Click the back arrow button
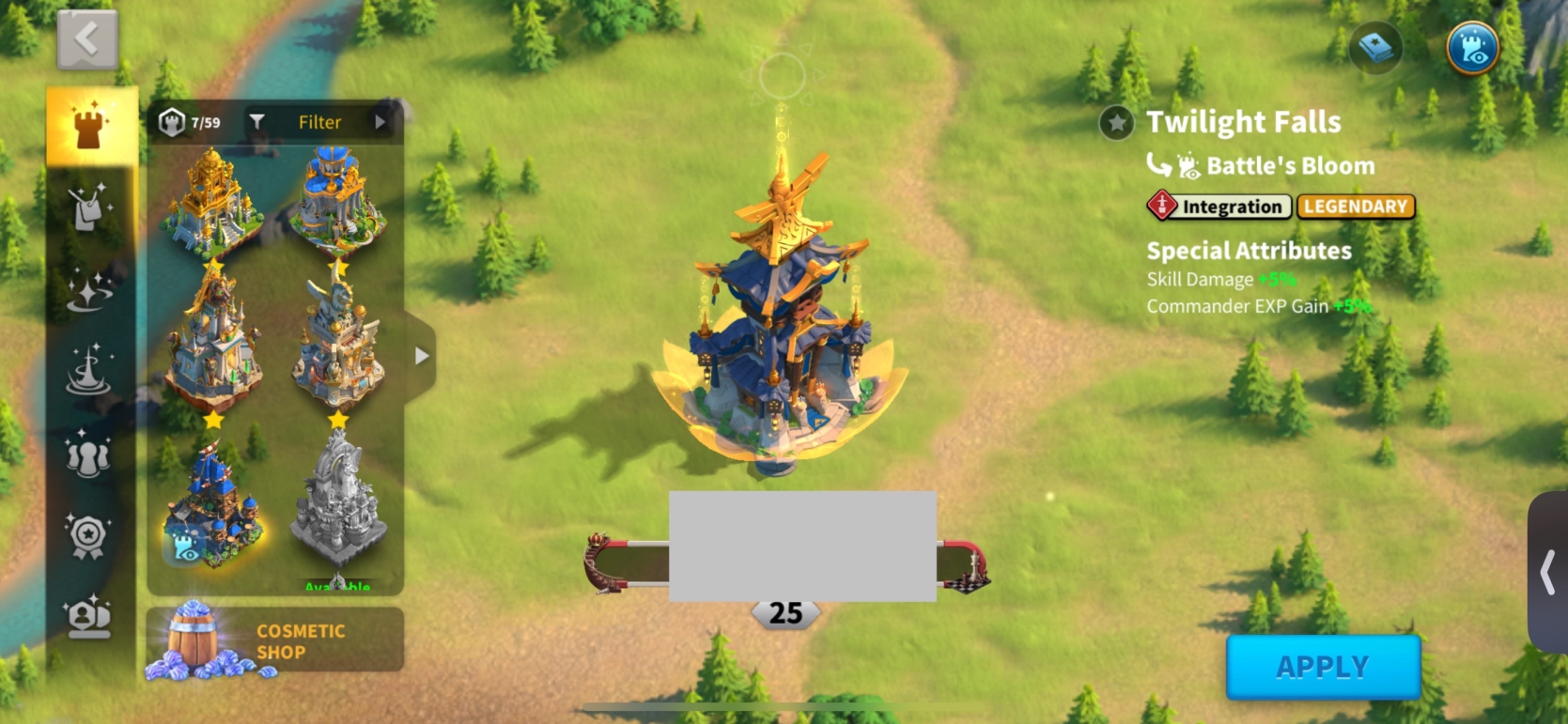 pyautogui.click(x=87, y=40)
